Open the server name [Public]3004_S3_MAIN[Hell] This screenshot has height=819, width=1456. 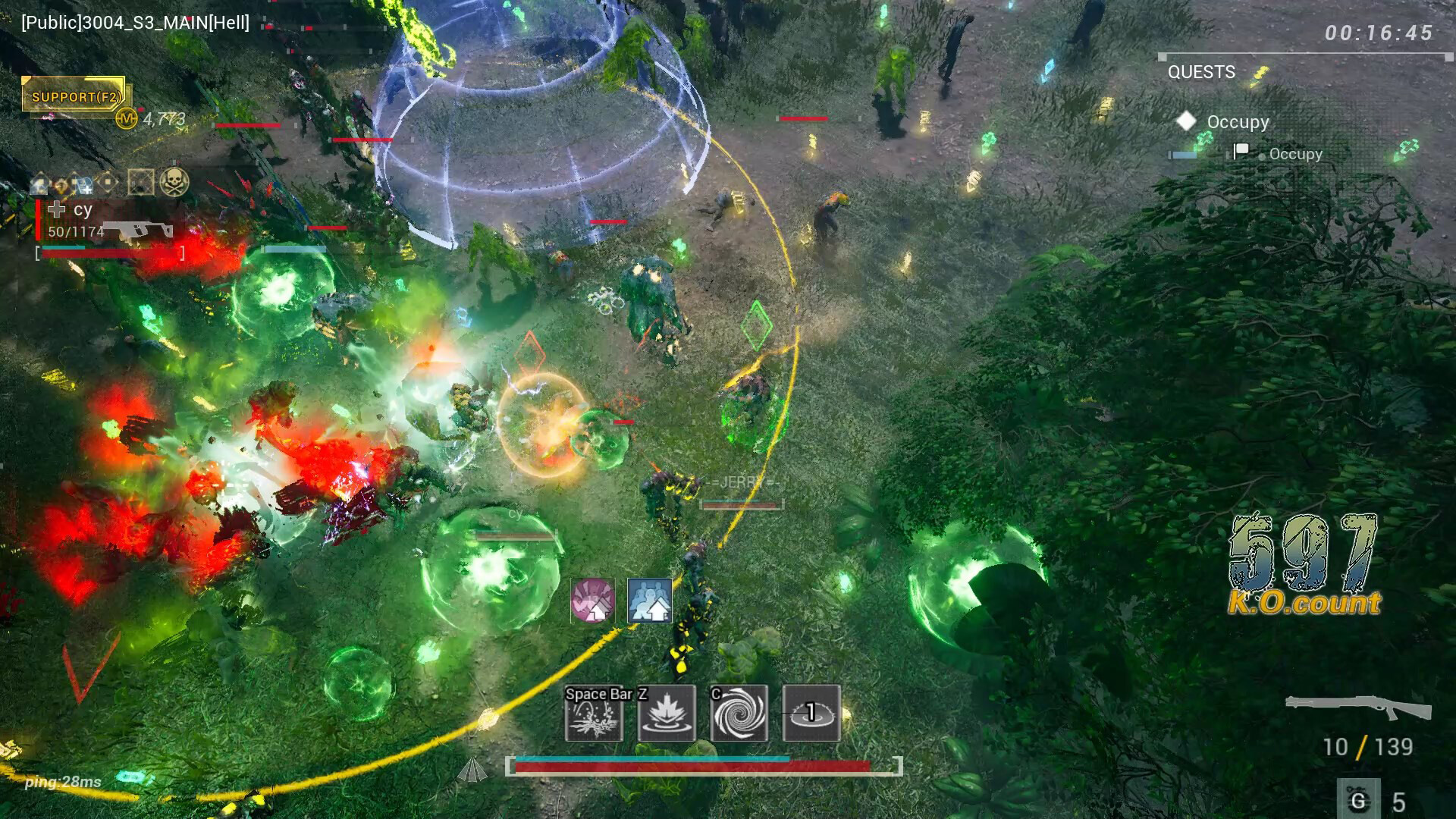tap(135, 23)
